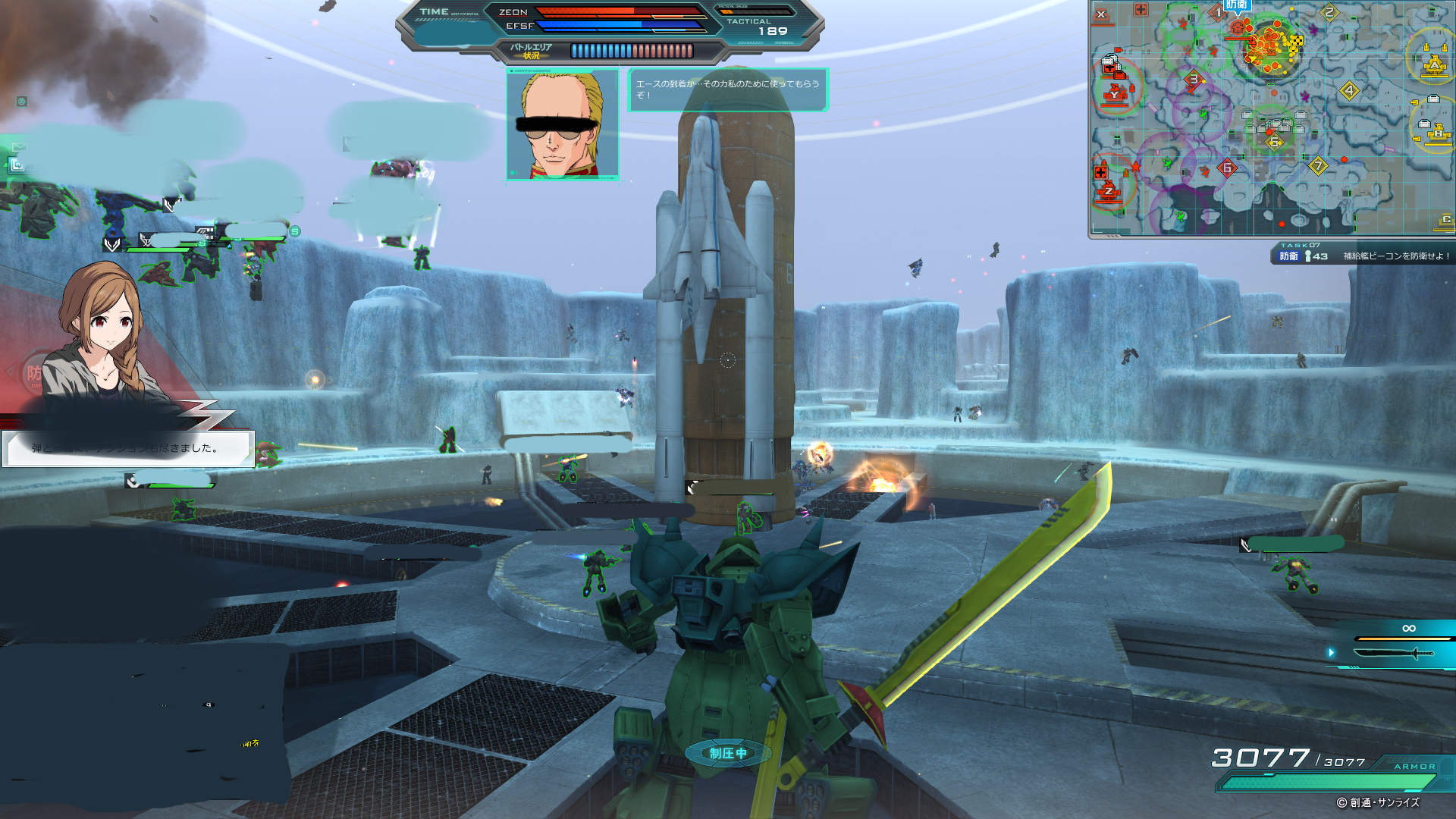Click the blond commander portrait
This screenshot has height=819, width=1456.
click(x=562, y=124)
